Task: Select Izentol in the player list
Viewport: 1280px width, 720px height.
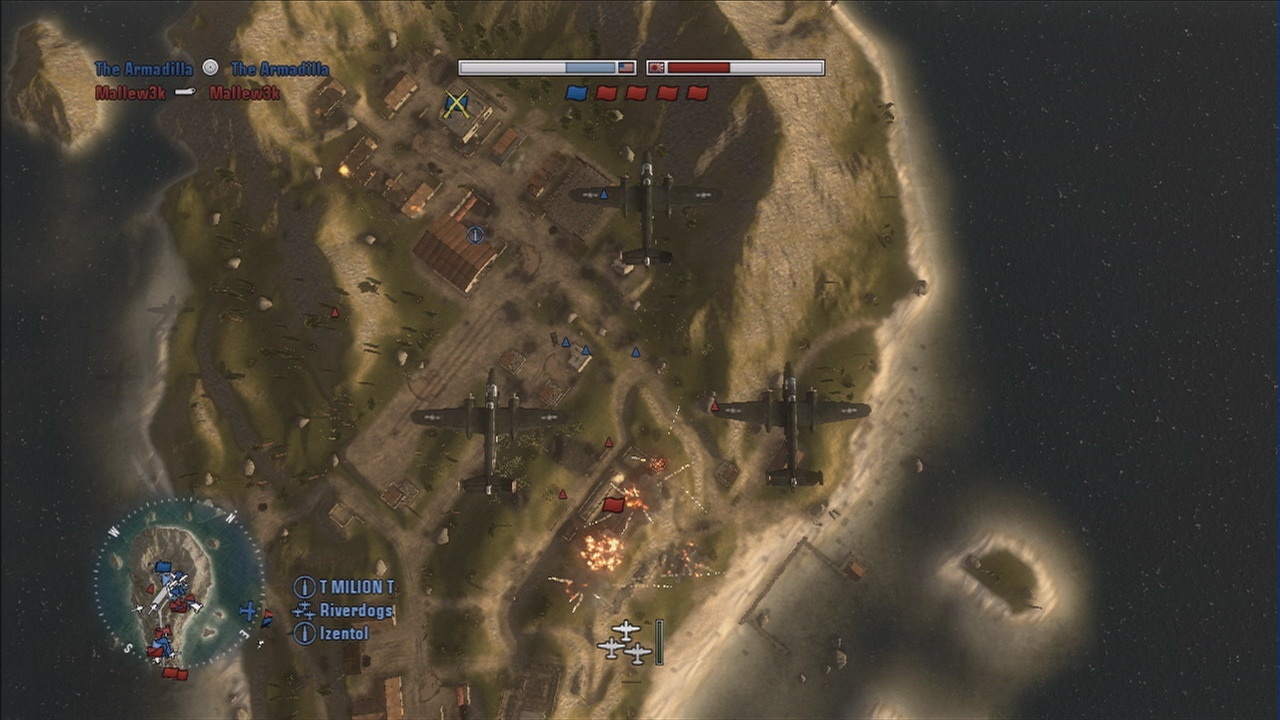Action: (x=344, y=633)
